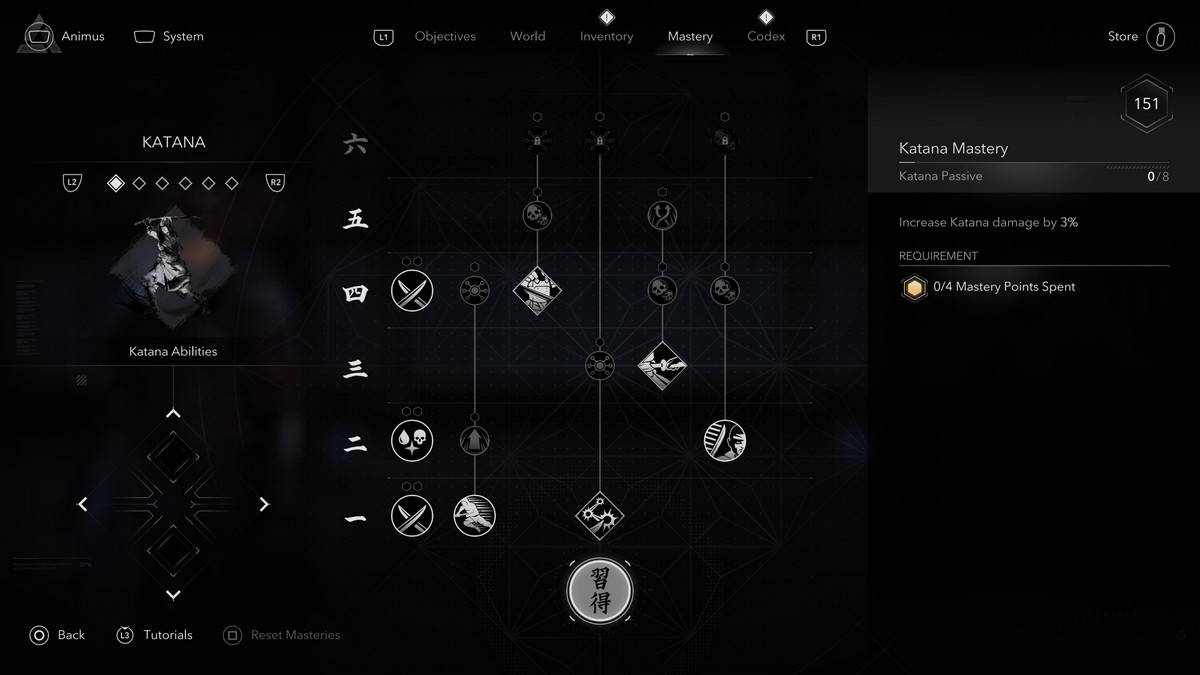
Task: Click the left arrow in the mastery selector
Action: 83,505
